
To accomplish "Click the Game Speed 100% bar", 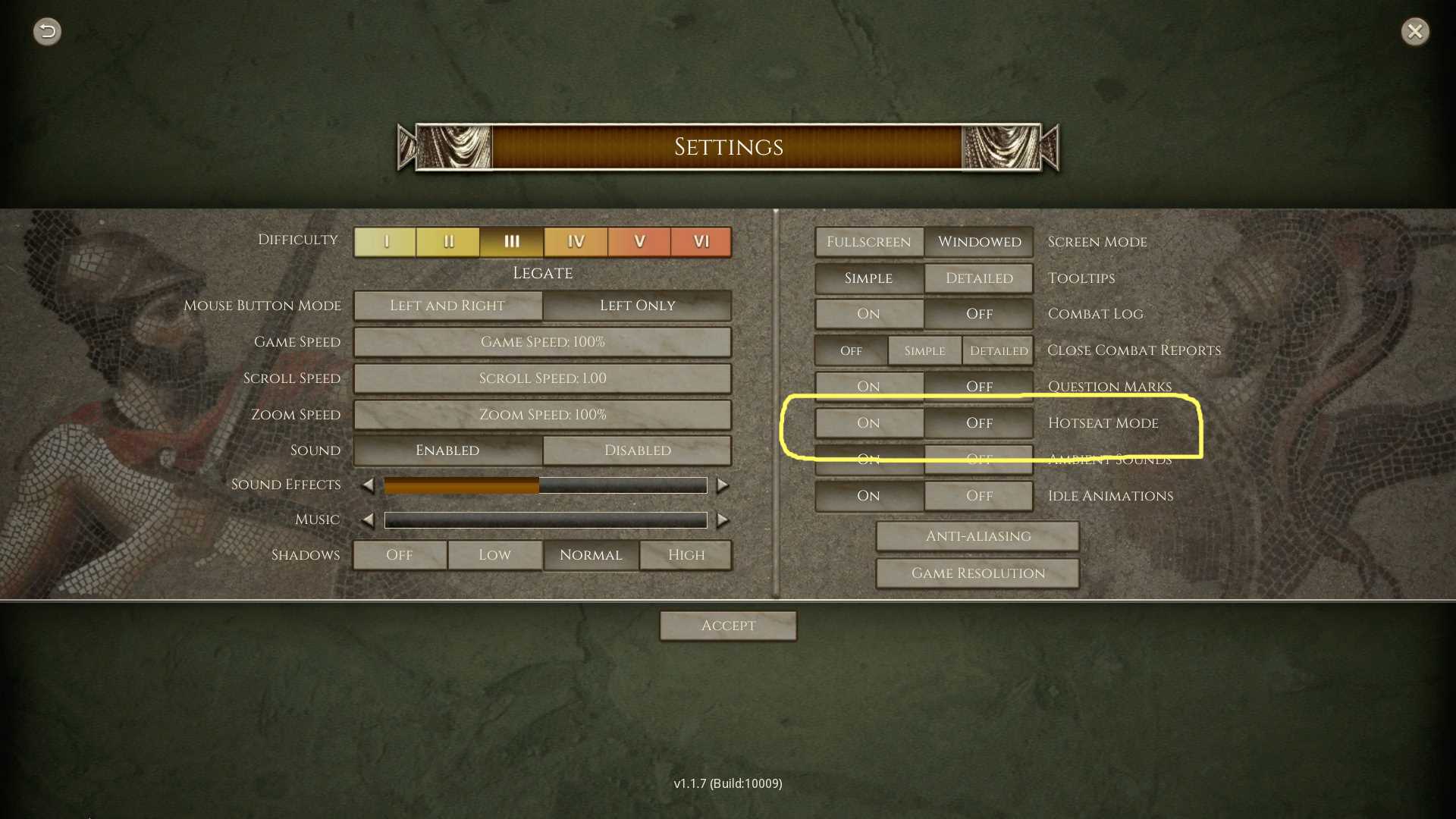I will (x=542, y=342).
